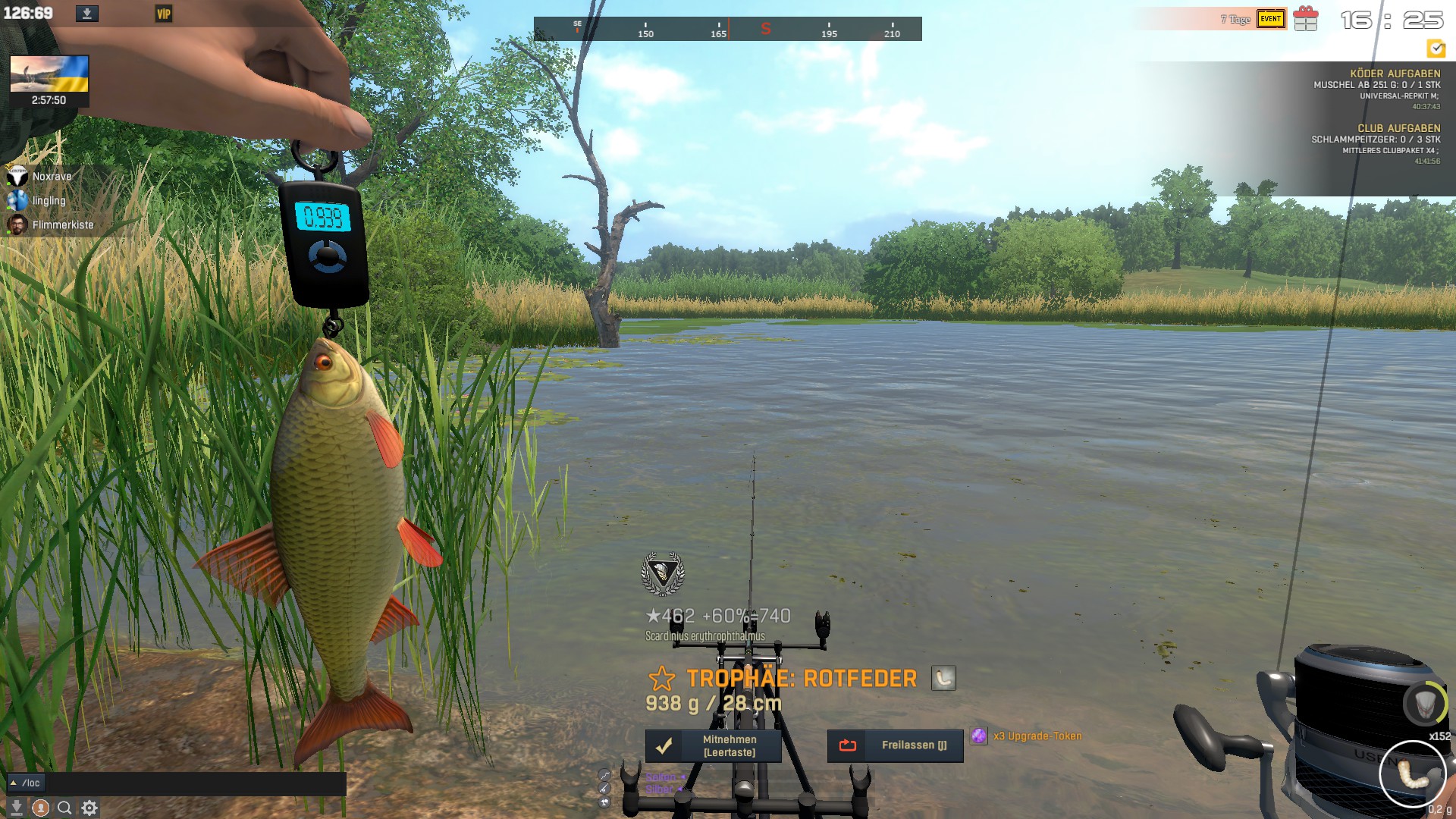Toggle the yellow task checklist icon
The width and height of the screenshot is (1456, 819).
1436,49
